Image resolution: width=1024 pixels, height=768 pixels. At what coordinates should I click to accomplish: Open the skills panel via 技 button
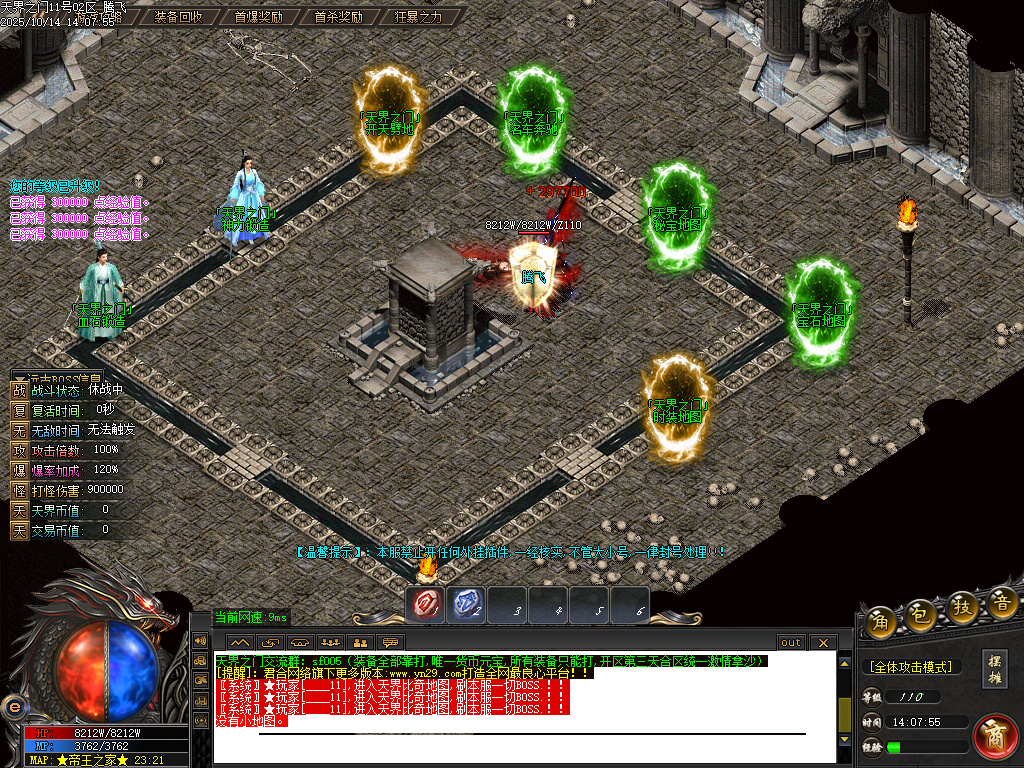point(962,606)
